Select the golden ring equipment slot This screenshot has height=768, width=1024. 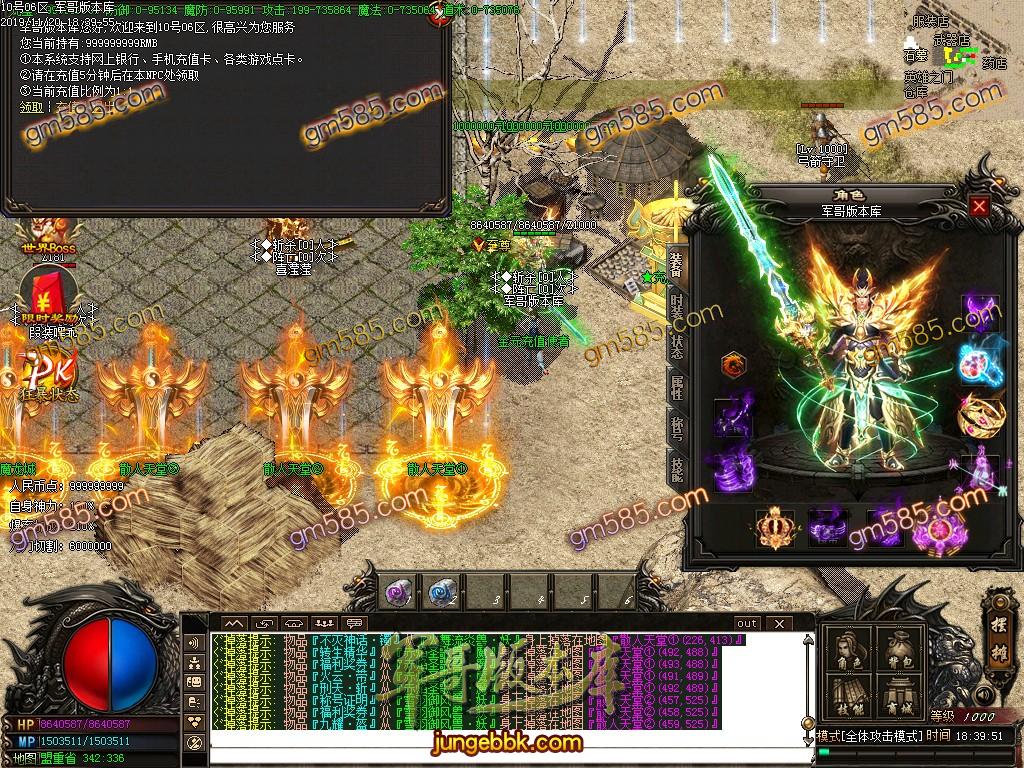978,413
